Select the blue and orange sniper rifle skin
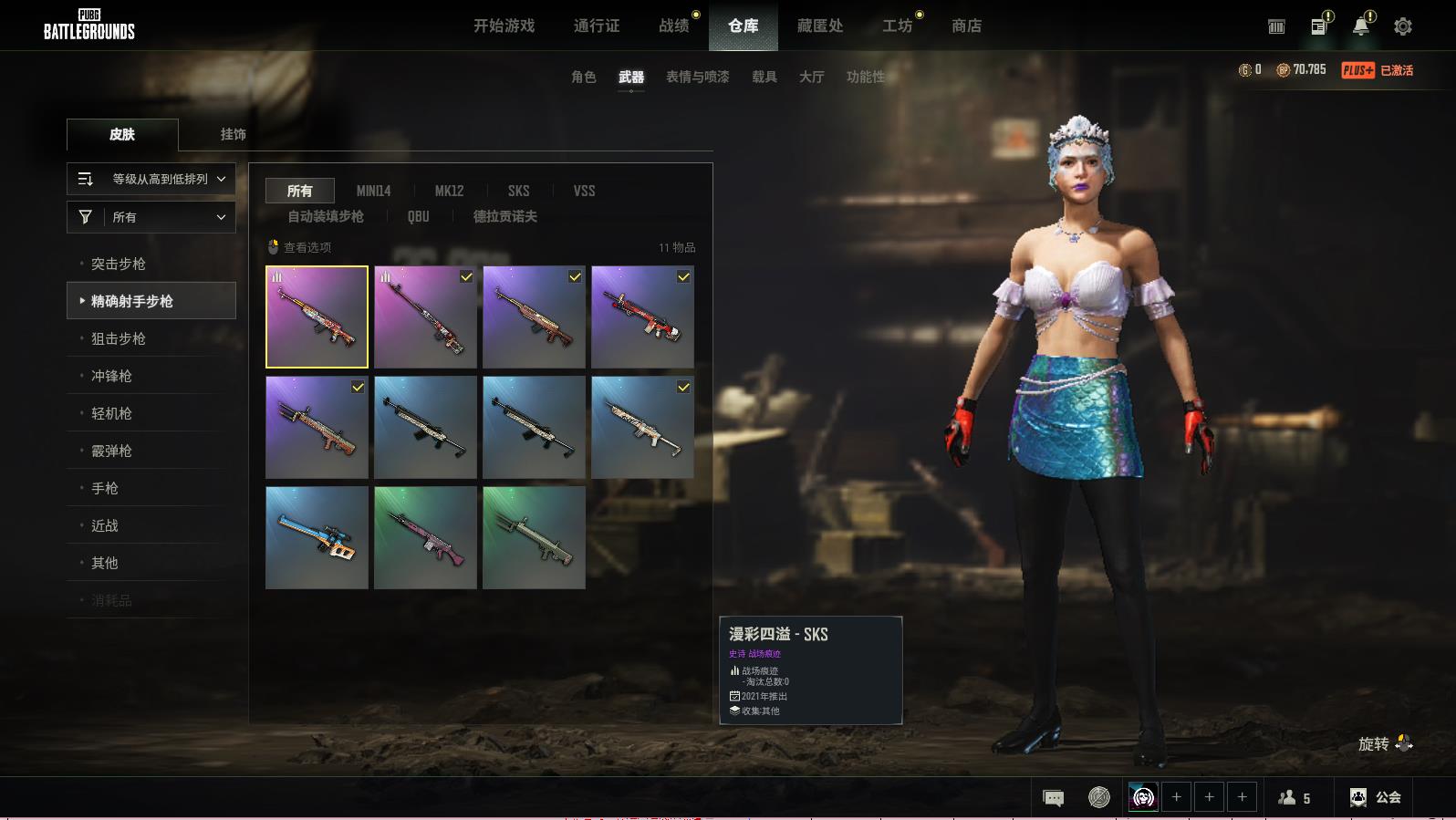 (317, 537)
